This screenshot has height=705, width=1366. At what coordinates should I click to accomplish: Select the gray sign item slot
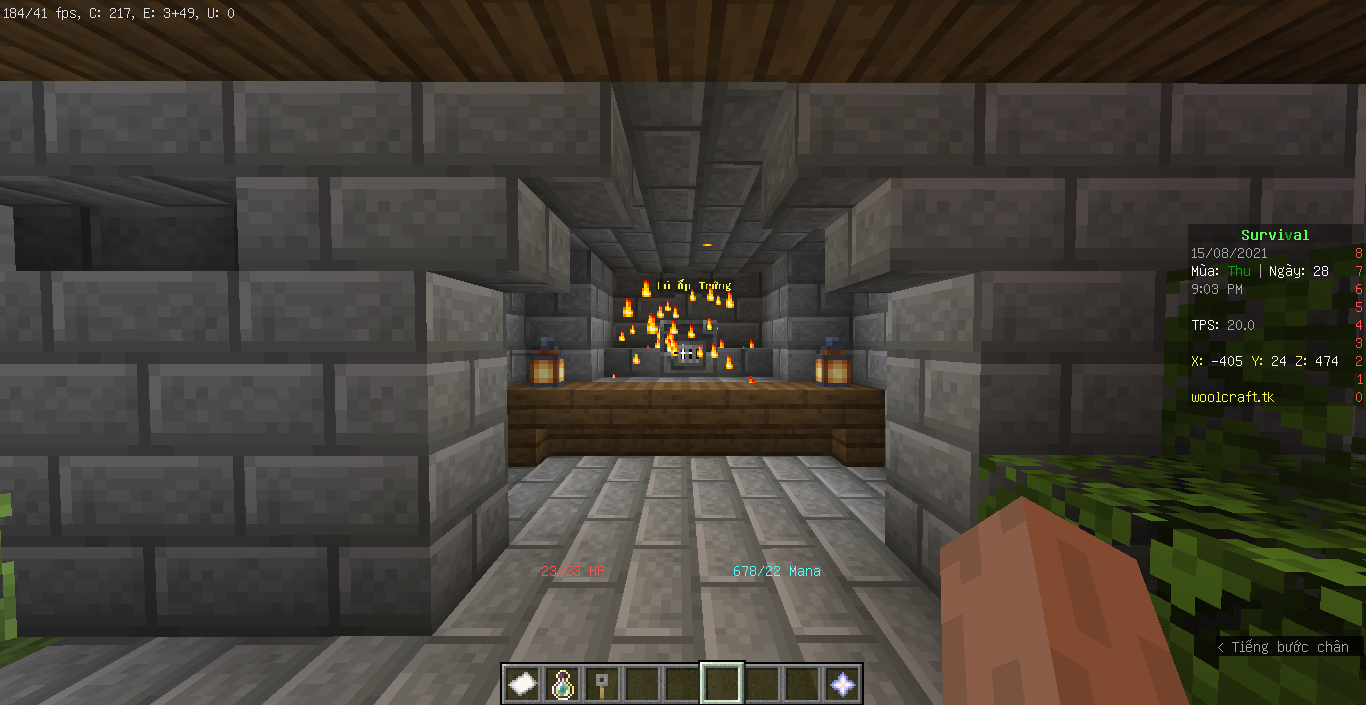602,684
